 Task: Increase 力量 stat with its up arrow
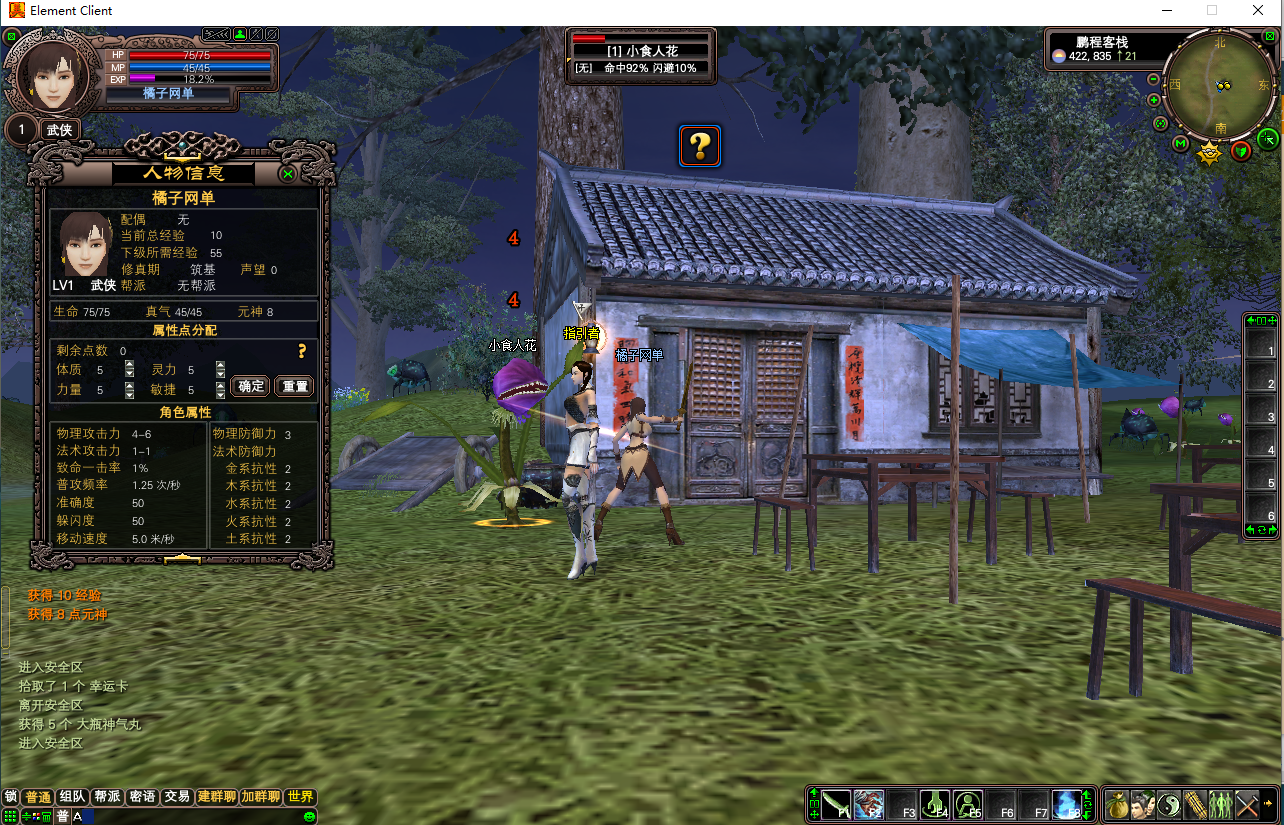click(129, 384)
